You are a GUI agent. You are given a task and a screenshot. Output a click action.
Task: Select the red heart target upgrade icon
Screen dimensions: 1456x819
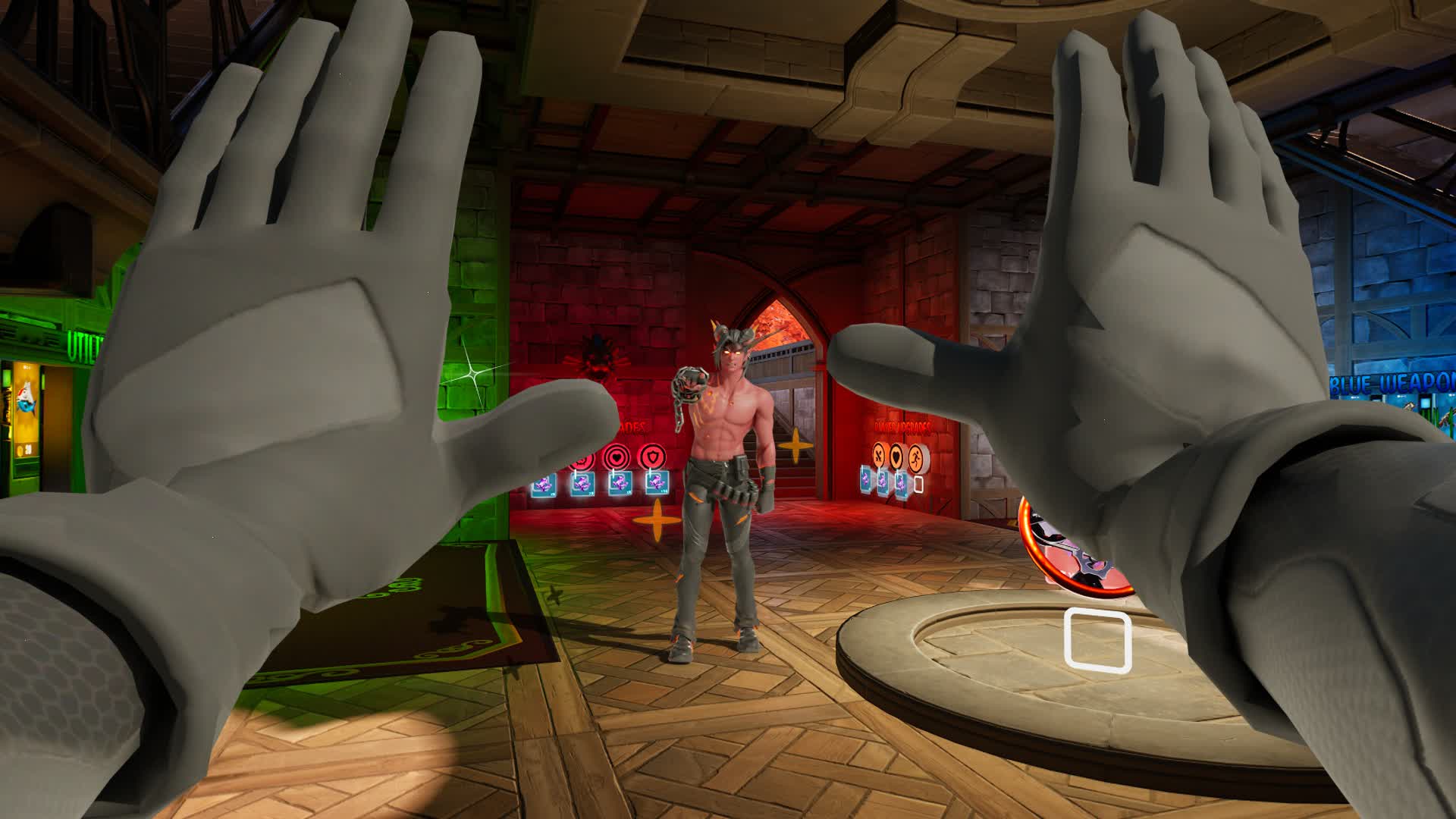click(617, 457)
